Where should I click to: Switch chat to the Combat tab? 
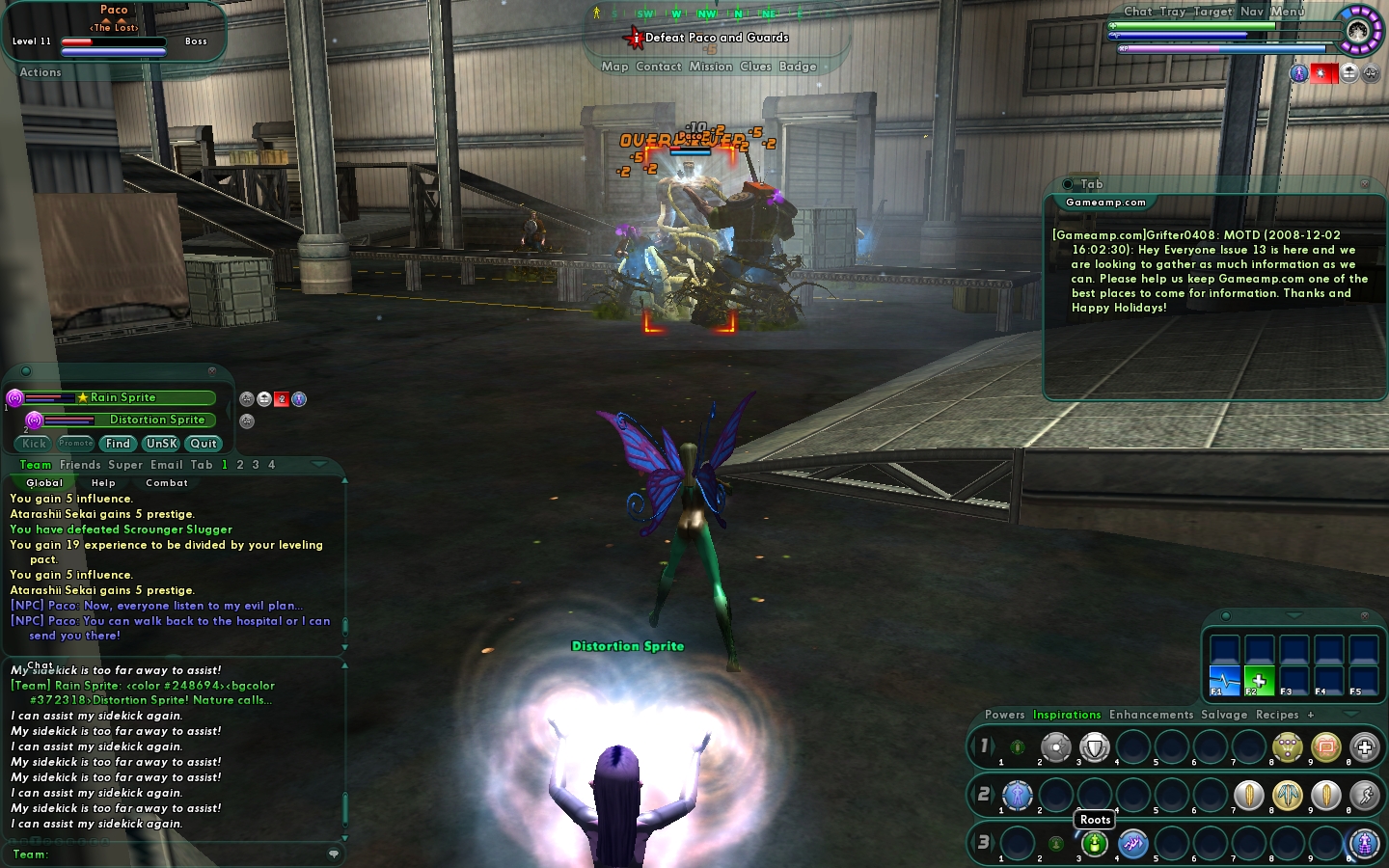tap(166, 483)
